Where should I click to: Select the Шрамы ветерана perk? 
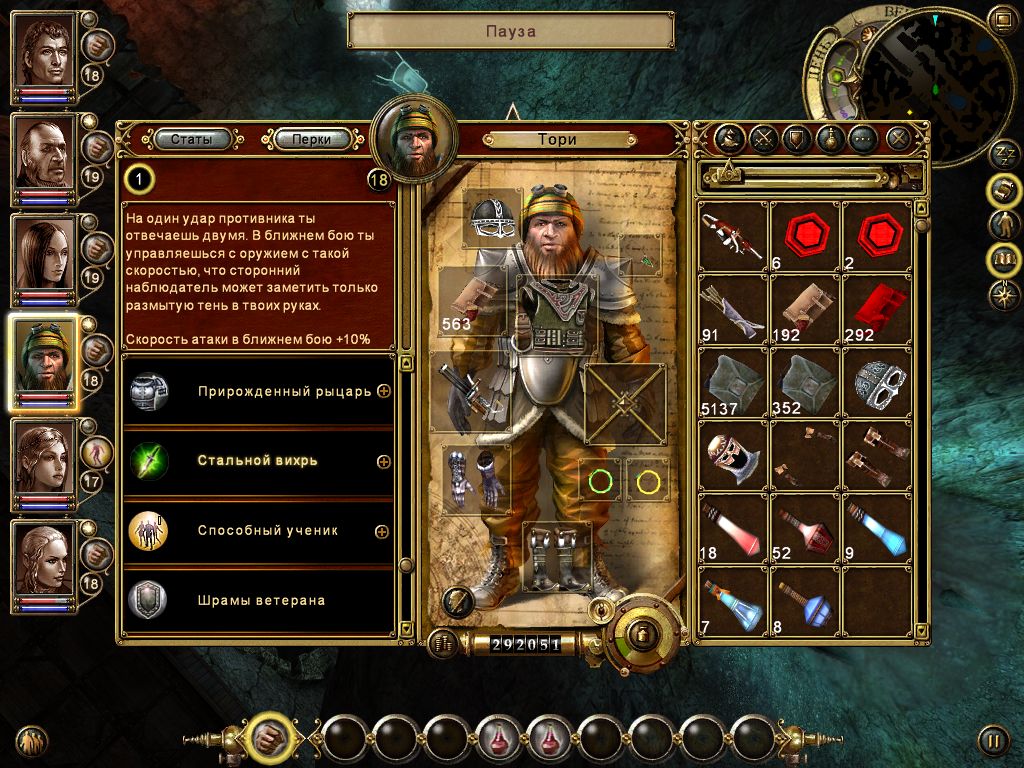260,601
